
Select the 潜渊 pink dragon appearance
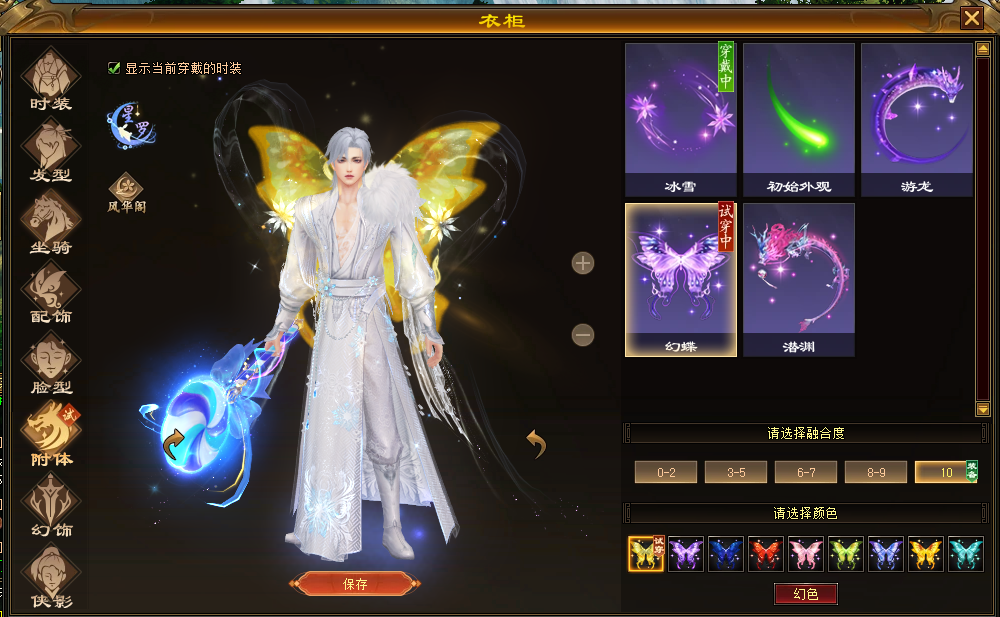click(x=798, y=279)
